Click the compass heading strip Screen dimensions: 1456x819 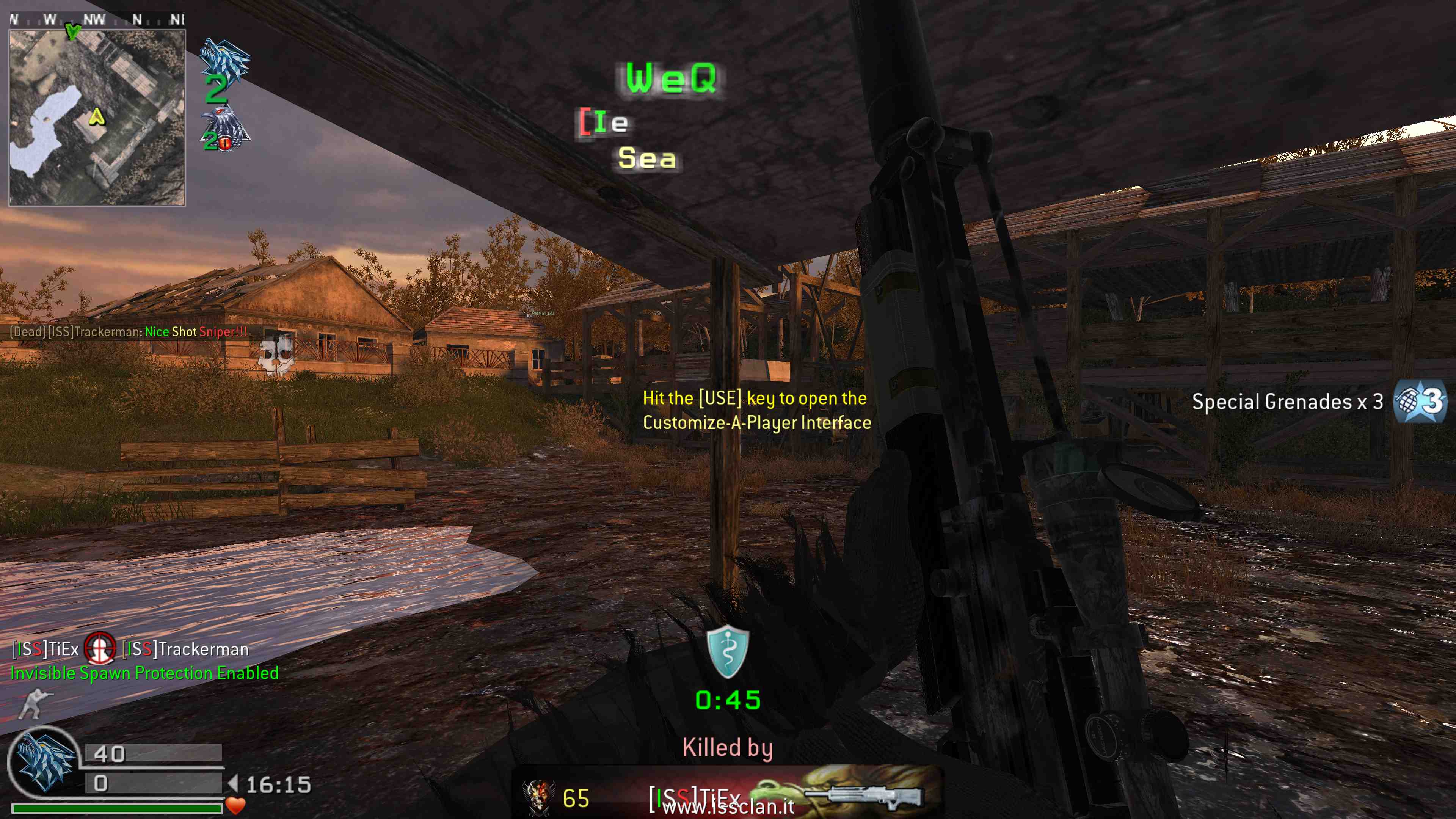coord(97,20)
